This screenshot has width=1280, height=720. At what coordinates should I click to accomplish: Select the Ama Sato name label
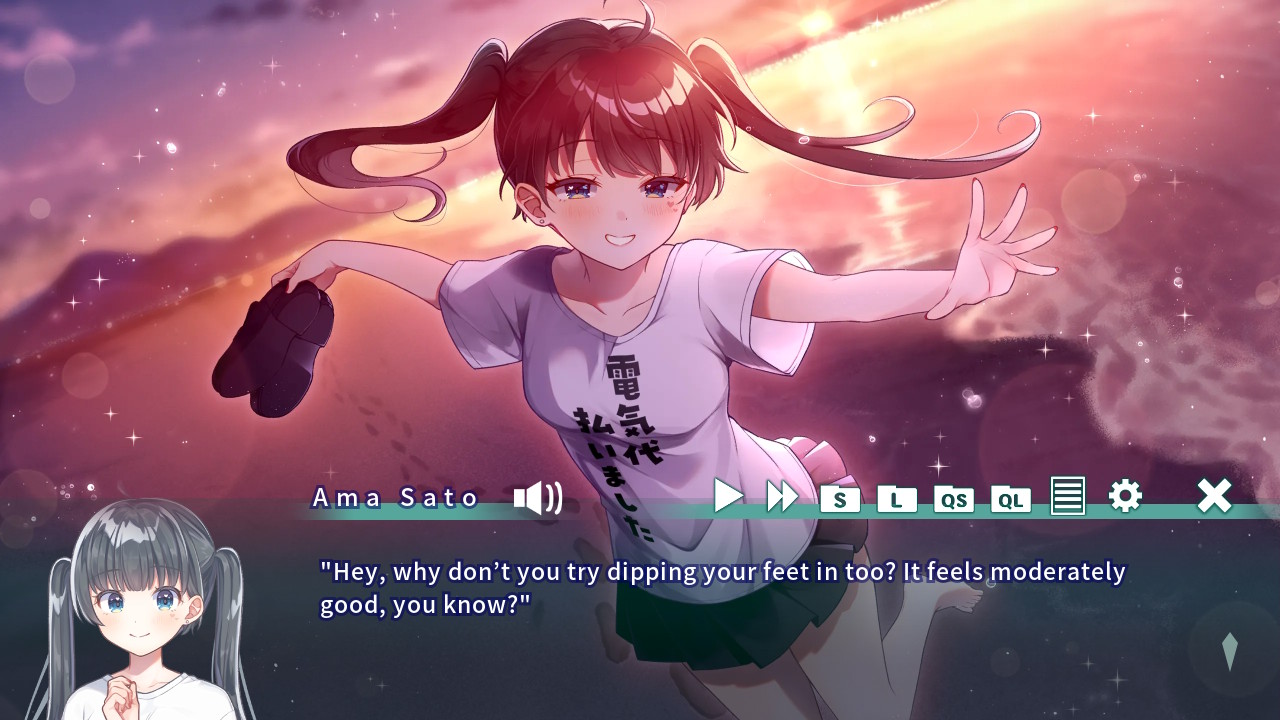tap(395, 497)
